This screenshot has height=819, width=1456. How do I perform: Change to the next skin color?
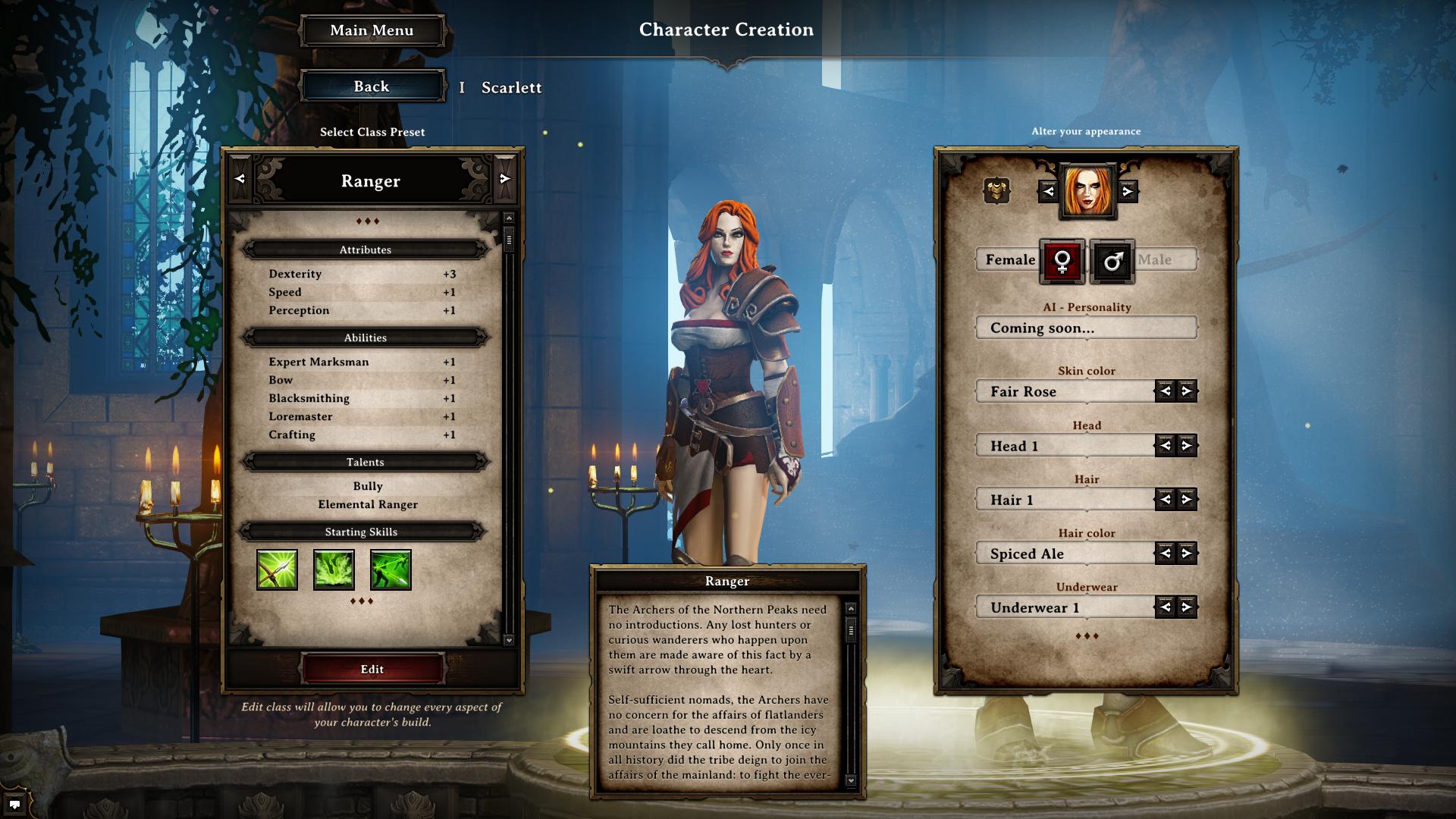coord(1187,391)
